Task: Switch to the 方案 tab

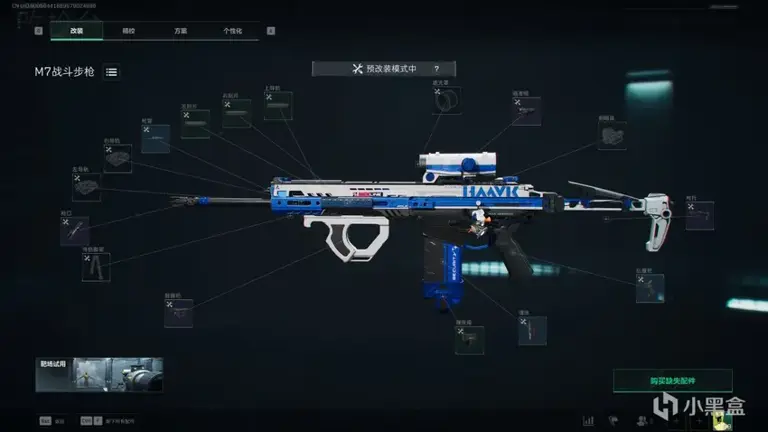Action: tap(181, 31)
